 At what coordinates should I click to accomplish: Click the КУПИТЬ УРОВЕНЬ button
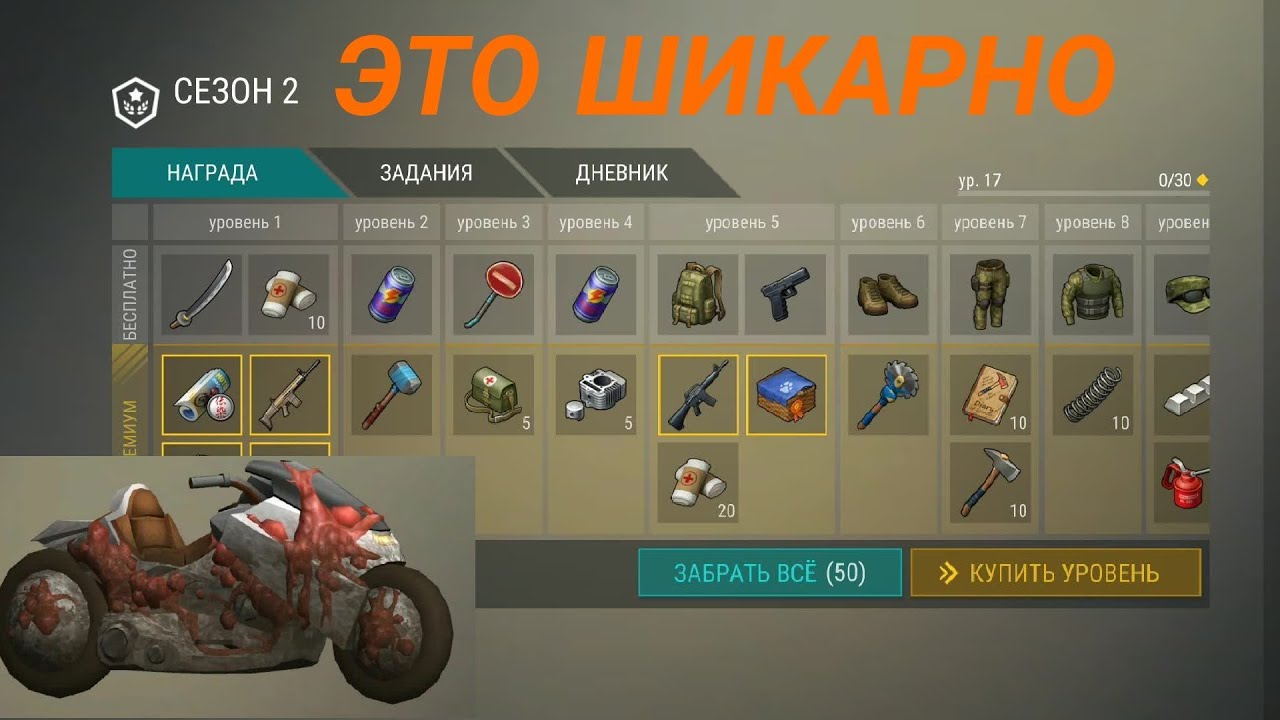click(x=1055, y=573)
